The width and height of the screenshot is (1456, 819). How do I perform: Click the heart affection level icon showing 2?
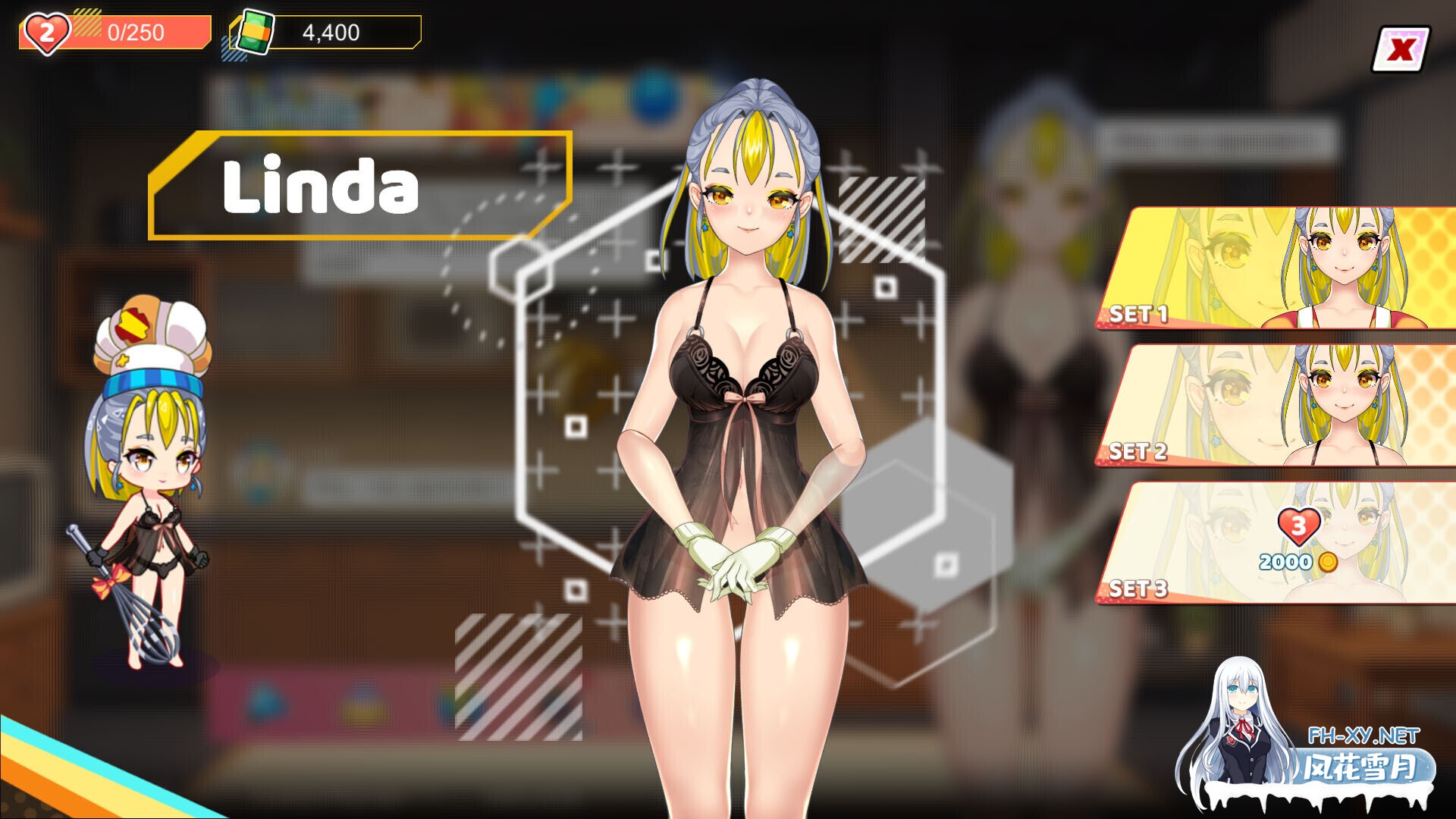click(x=45, y=30)
